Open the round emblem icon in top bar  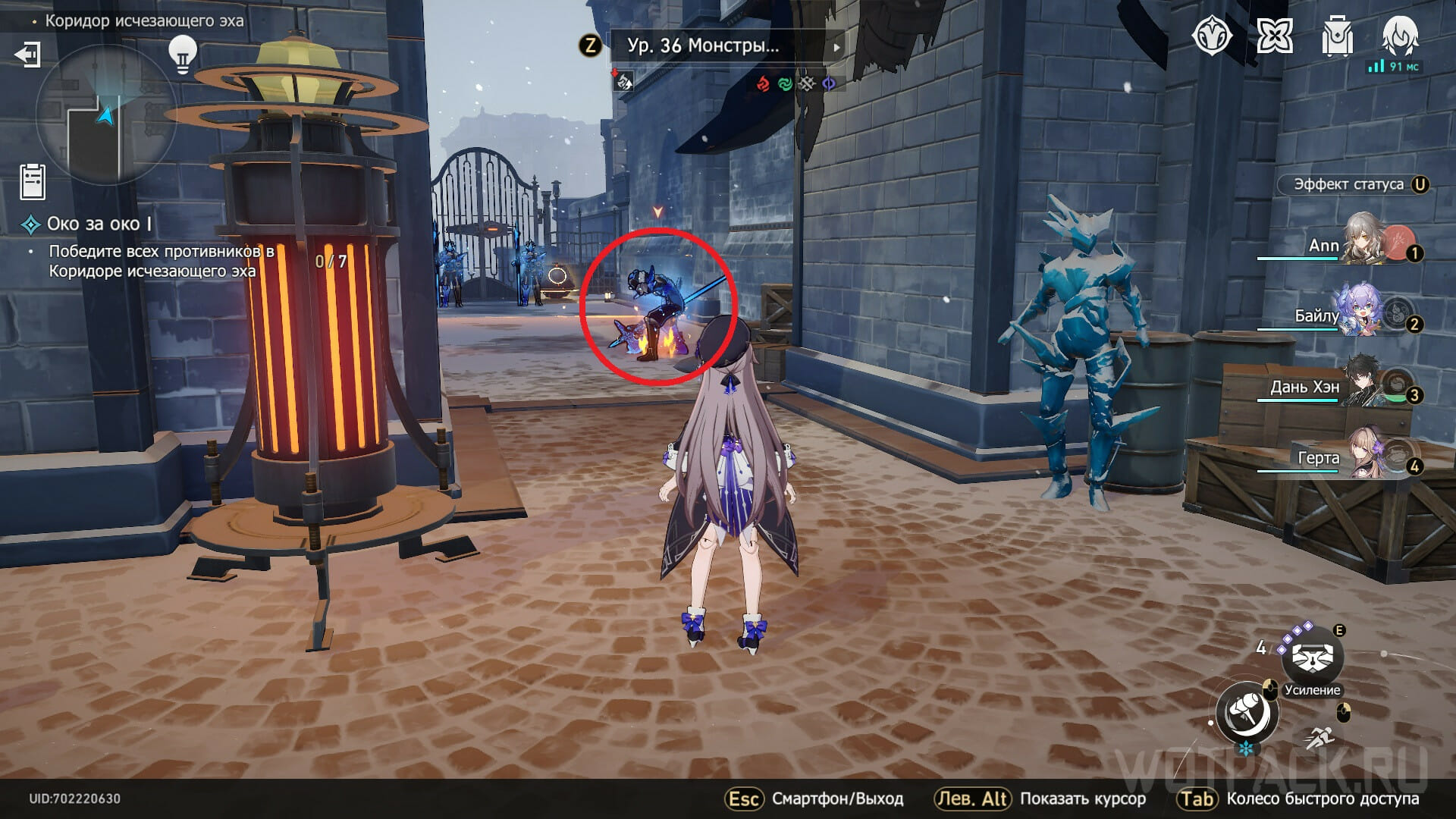pos(1212,36)
